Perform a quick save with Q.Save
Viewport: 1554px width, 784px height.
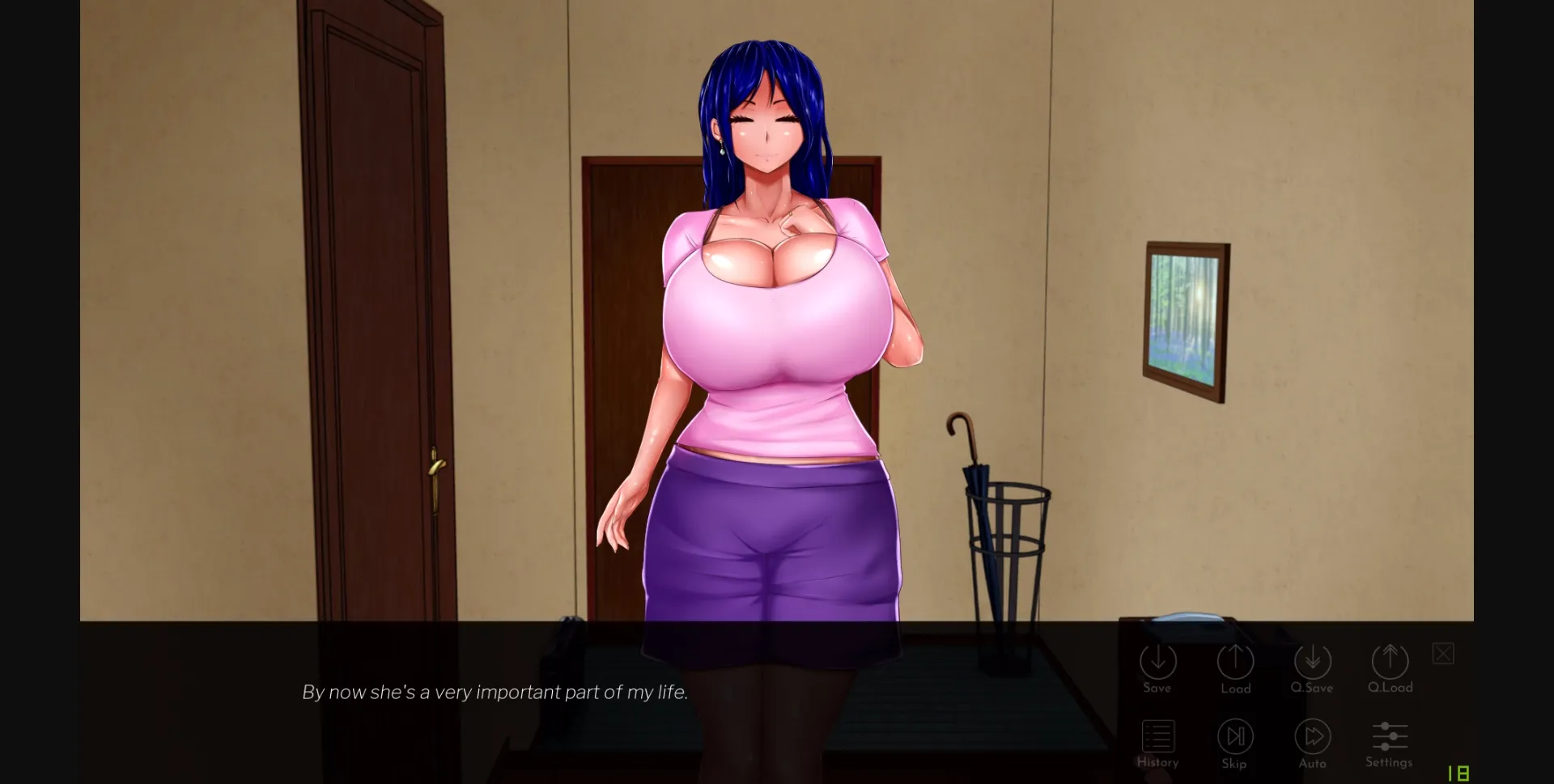pos(1313,663)
